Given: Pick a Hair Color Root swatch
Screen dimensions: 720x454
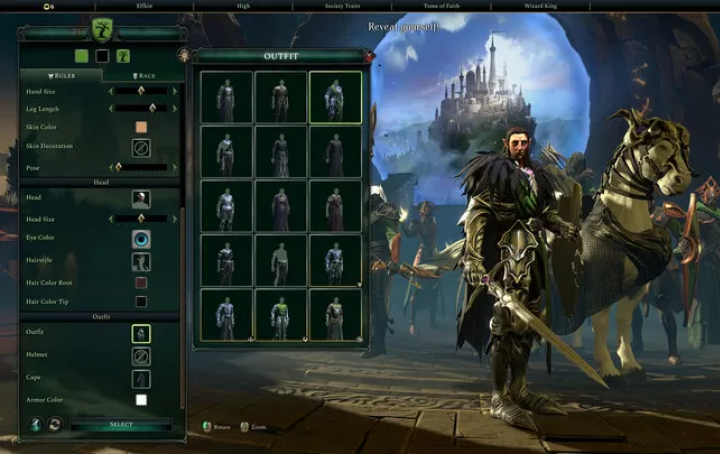Looking at the screenshot, I should [x=141, y=283].
